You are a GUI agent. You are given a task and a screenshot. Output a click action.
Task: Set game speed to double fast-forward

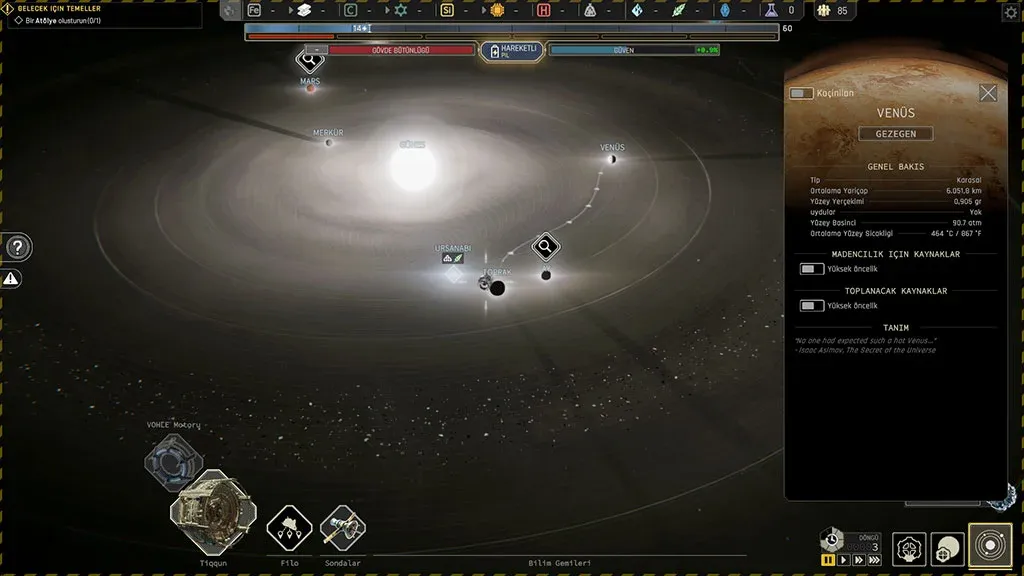tap(858, 560)
